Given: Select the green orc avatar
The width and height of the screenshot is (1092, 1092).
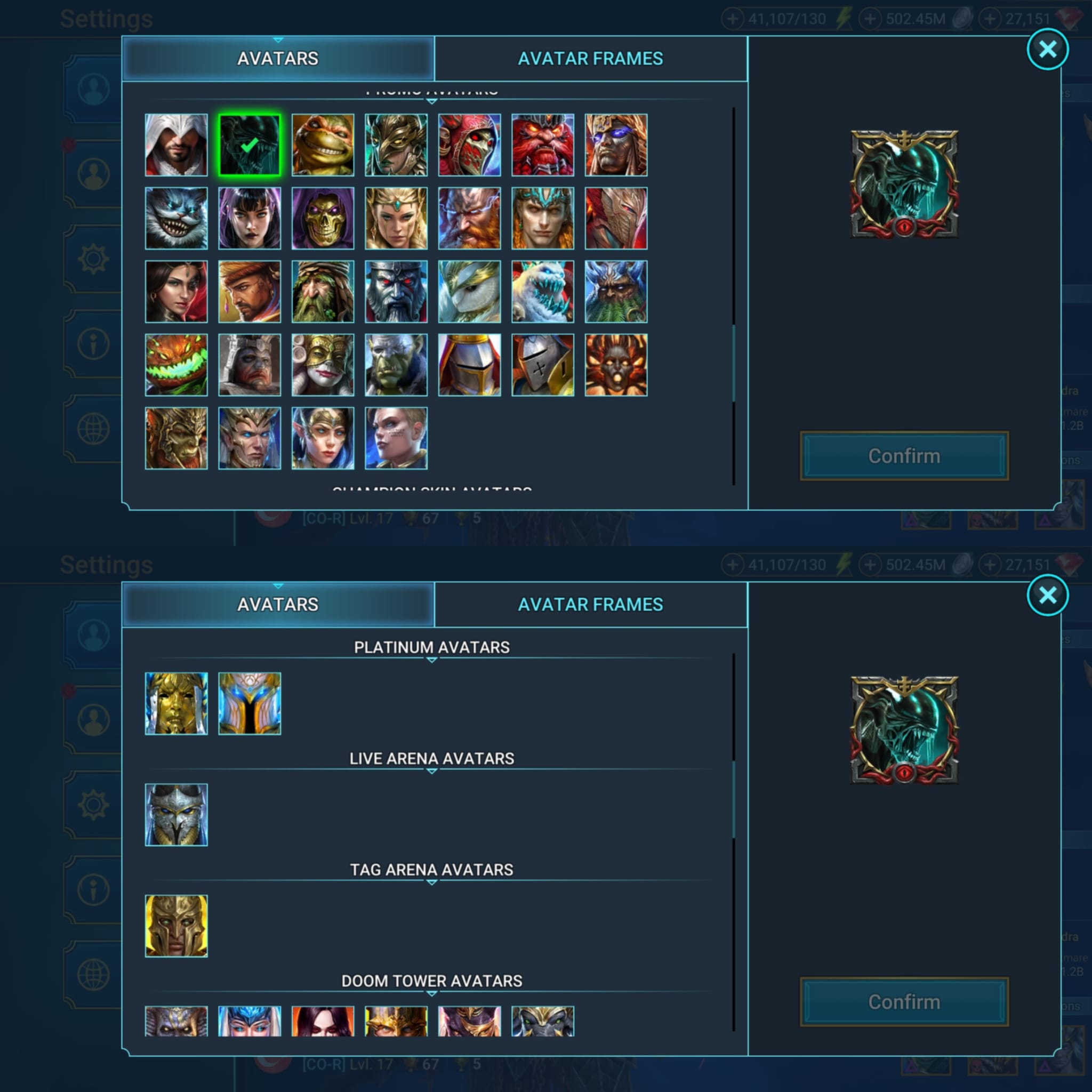Looking at the screenshot, I should (396, 365).
